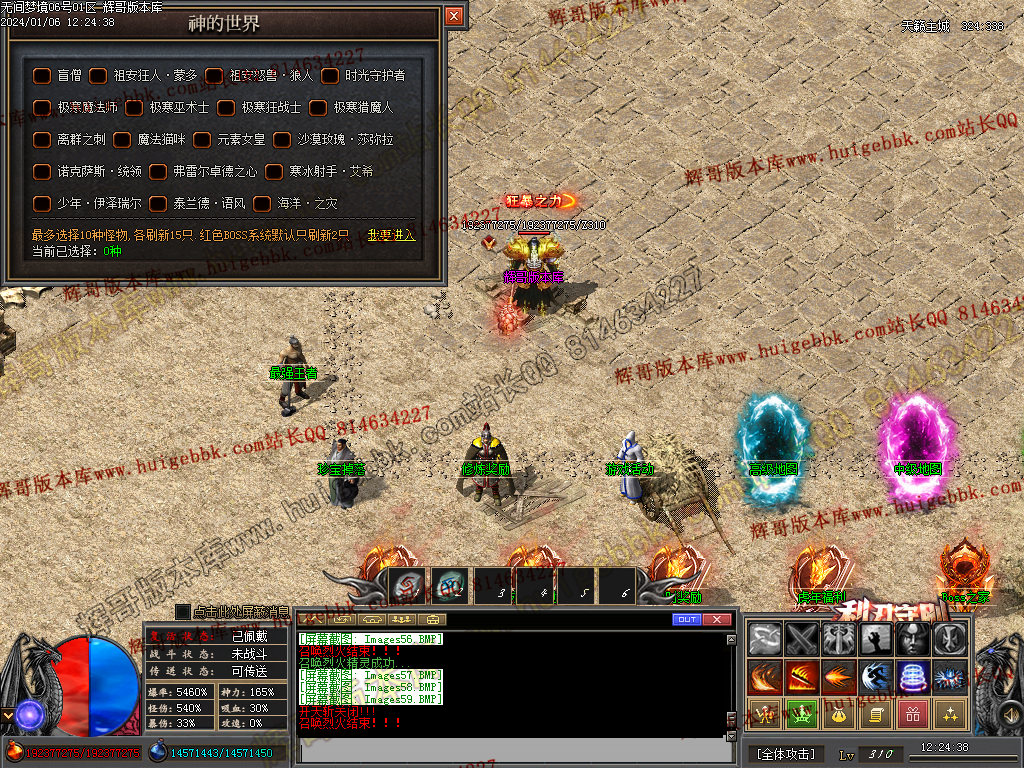Toggle the 魔法猫咪 checkbox
Viewport: 1024px width, 768px height.
[x=122, y=140]
